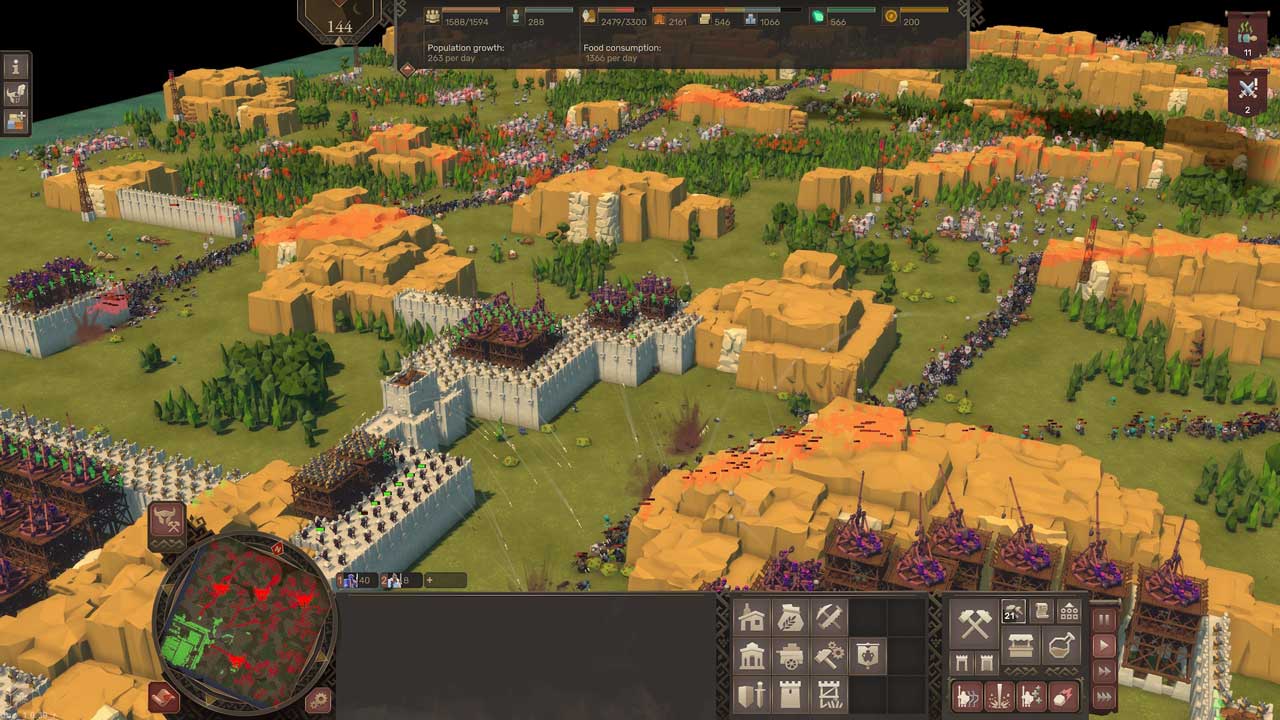
Task: Open settings with the gear button
Action: (x=319, y=700)
